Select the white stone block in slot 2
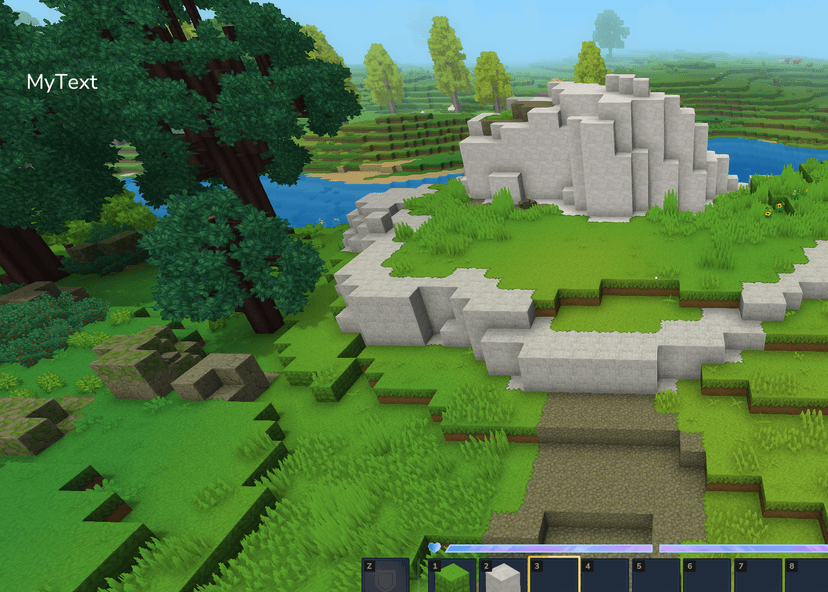828x592 pixels. click(x=503, y=577)
